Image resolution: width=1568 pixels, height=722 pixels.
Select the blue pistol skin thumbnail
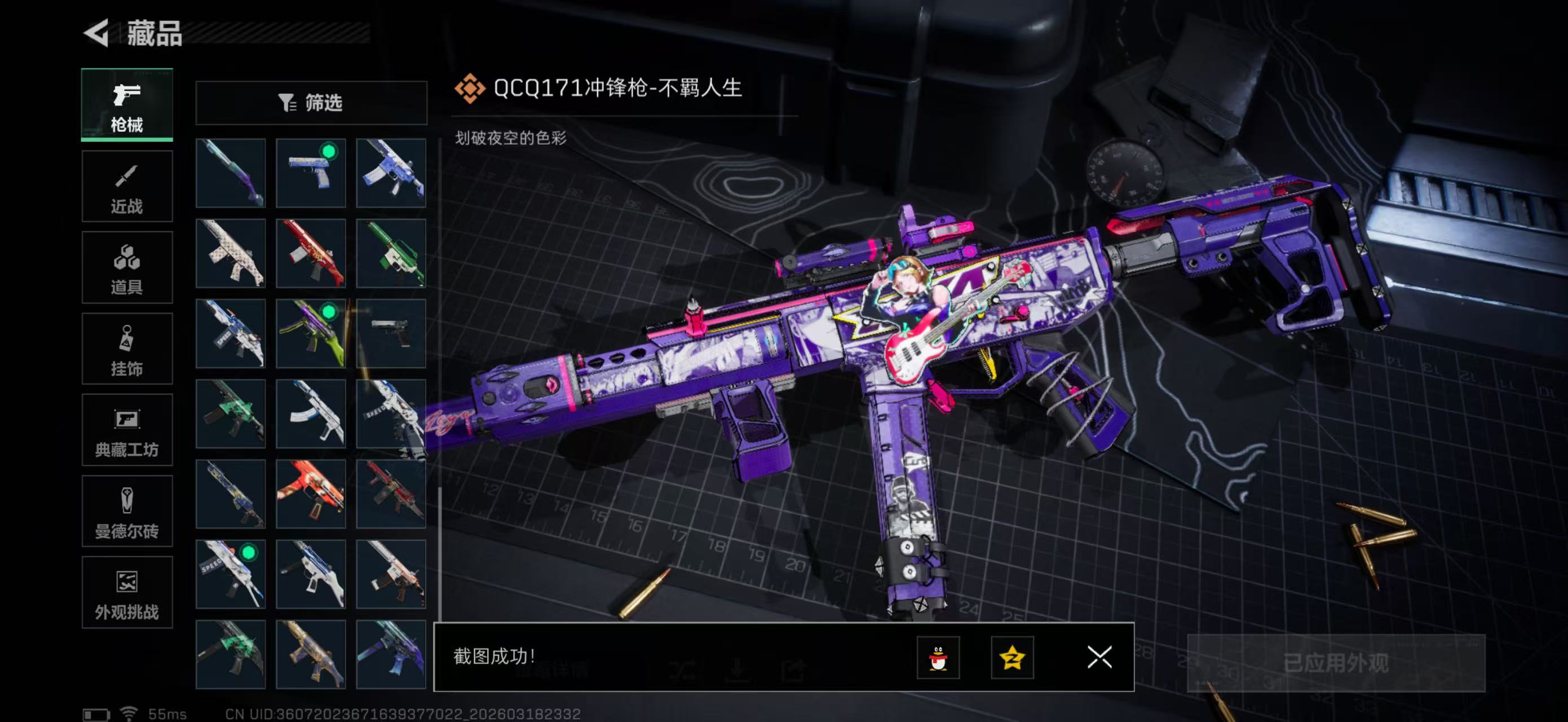pyautogui.click(x=311, y=173)
